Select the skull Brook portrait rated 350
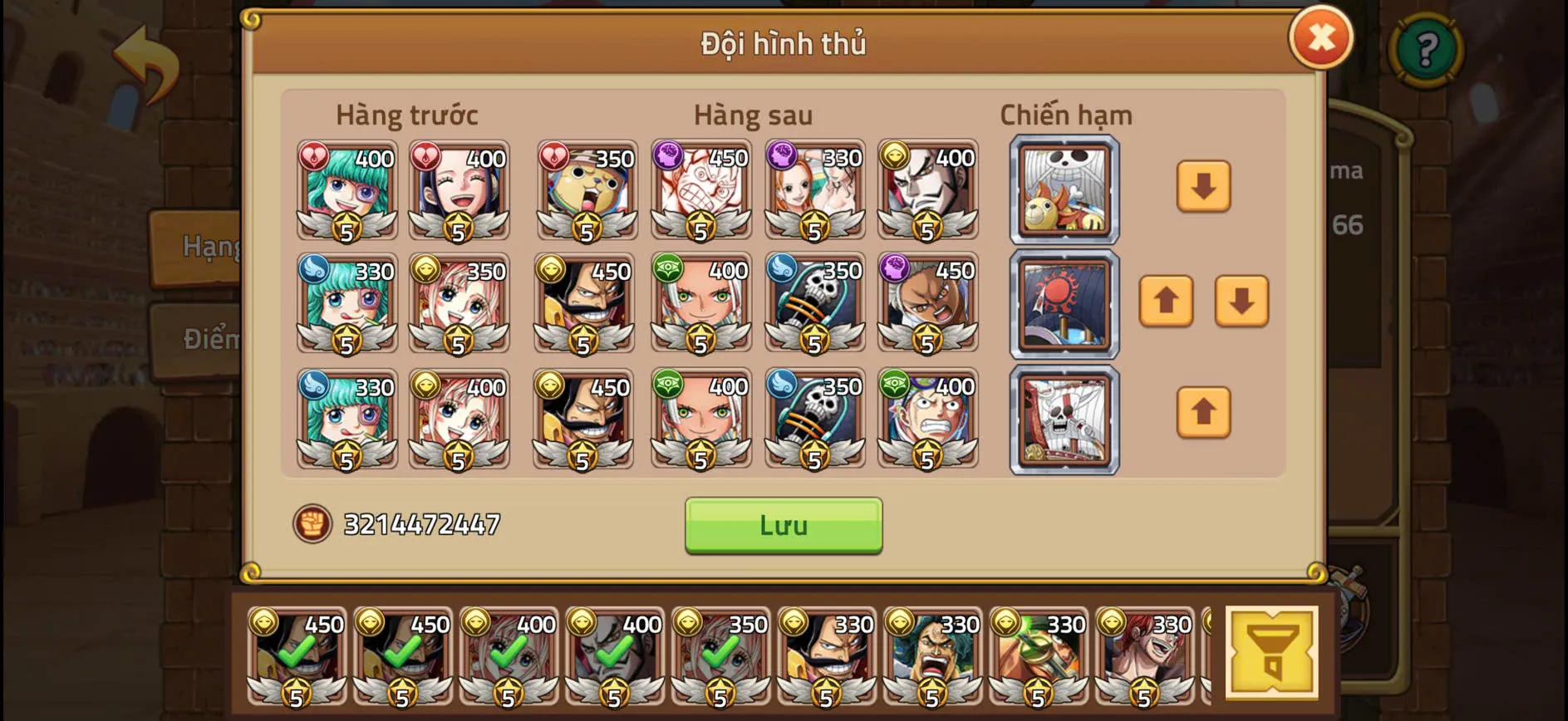1568x721 pixels. (814, 303)
